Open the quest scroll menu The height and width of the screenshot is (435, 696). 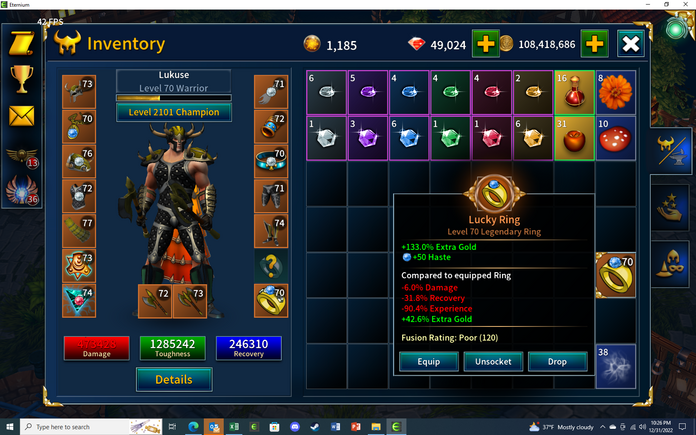(x=20, y=43)
